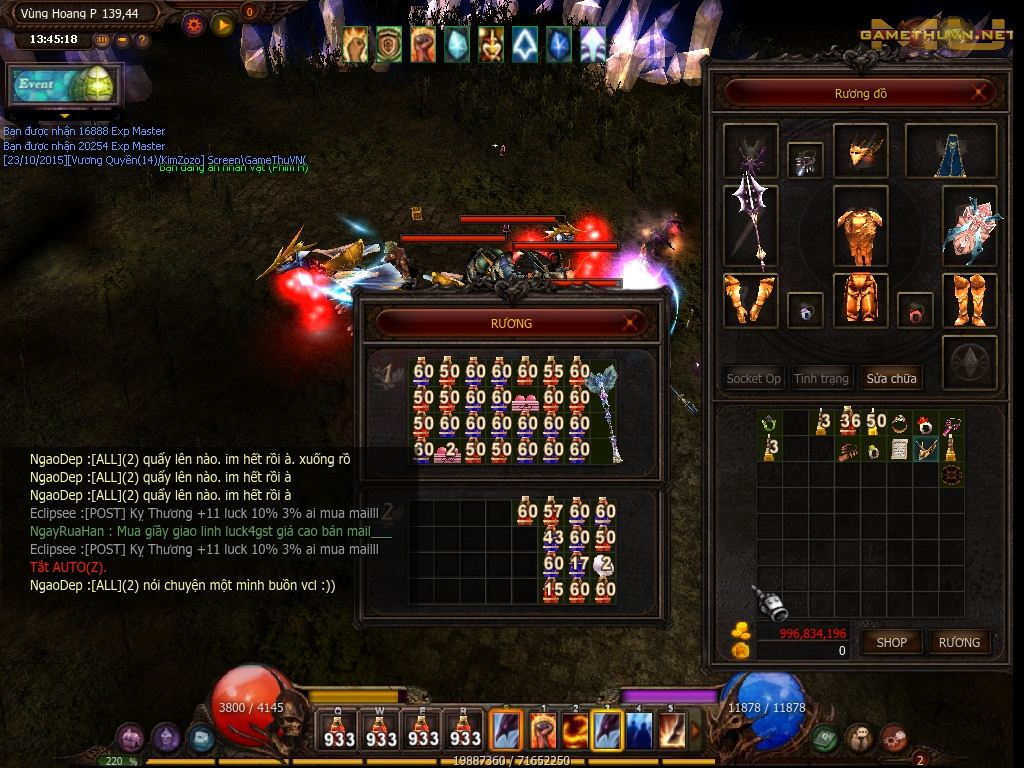The height and width of the screenshot is (768, 1024).
Task: Close the Rương đồ inventory panel
Action: pyautogui.click(x=982, y=93)
